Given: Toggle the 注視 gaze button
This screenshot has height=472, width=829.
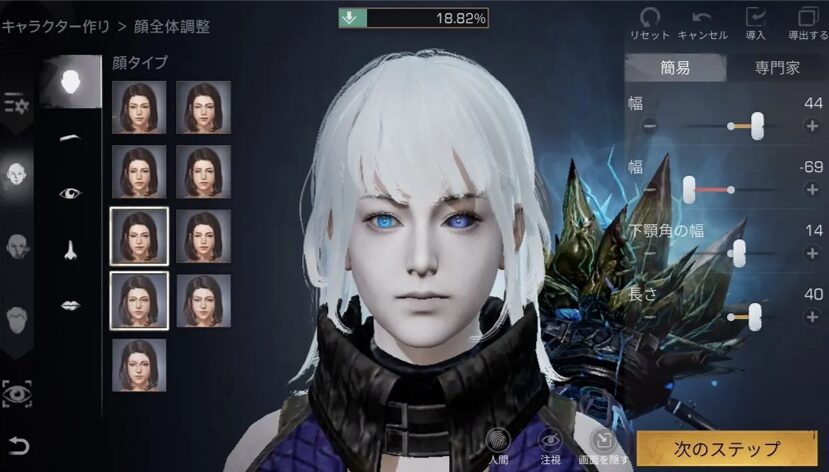Looking at the screenshot, I should pyautogui.click(x=549, y=443).
